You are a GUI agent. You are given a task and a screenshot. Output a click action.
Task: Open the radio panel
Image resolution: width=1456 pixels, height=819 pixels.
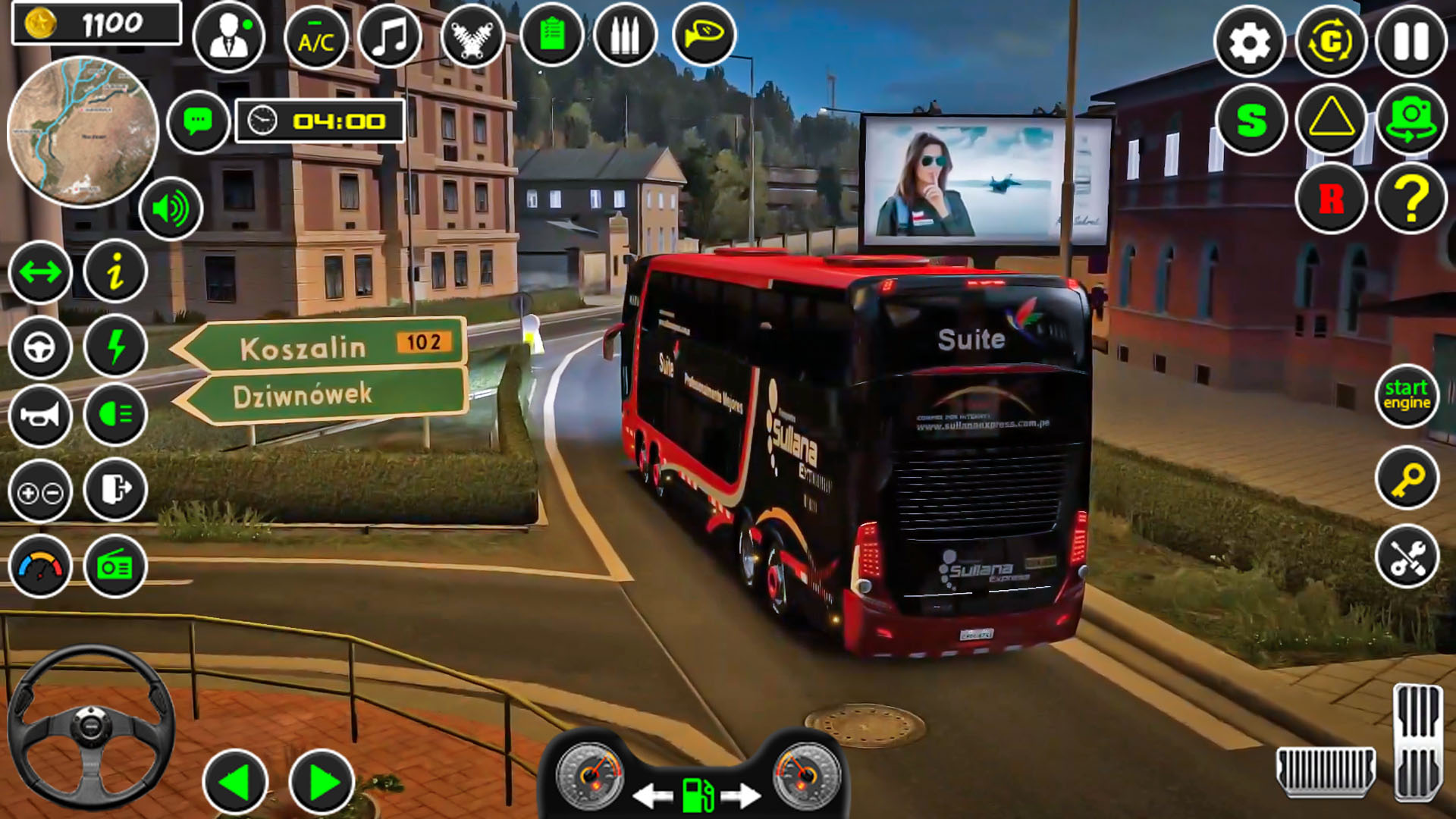click(x=115, y=564)
